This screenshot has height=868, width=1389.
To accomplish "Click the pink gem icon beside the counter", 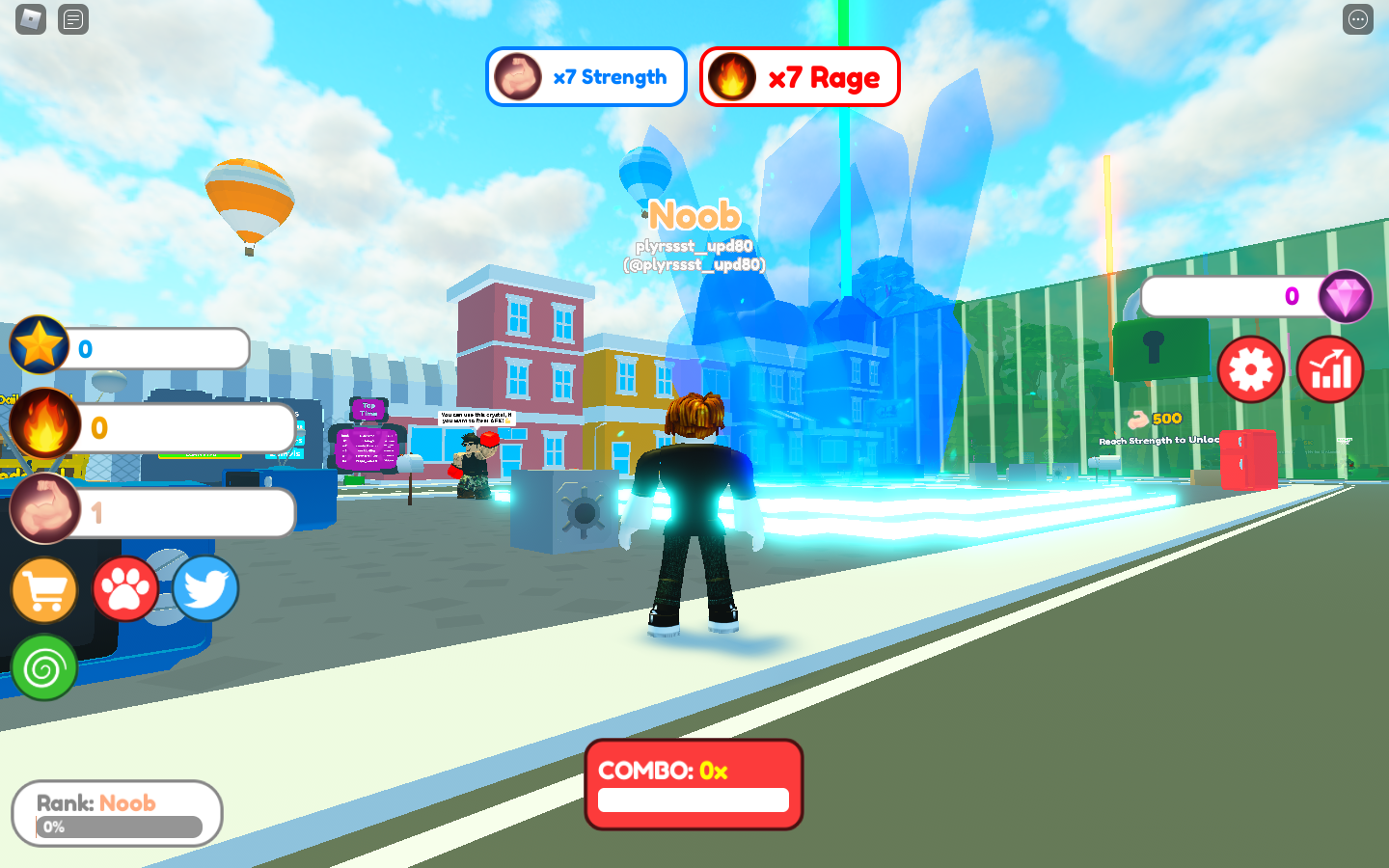I will pyautogui.click(x=1347, y=296).
